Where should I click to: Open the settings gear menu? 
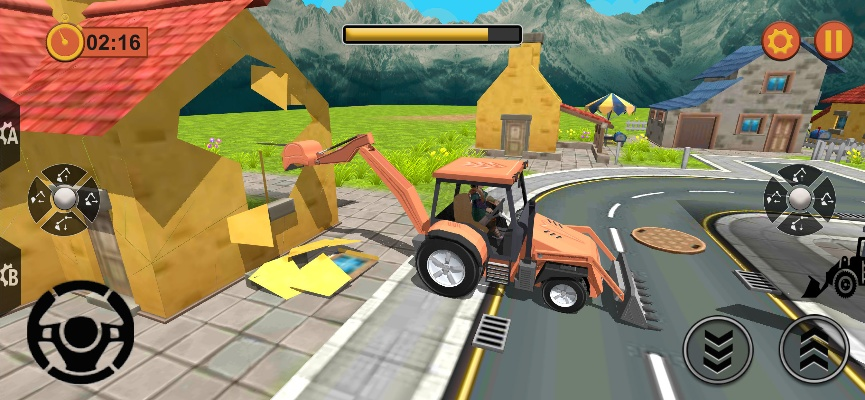tap(781, 41)
